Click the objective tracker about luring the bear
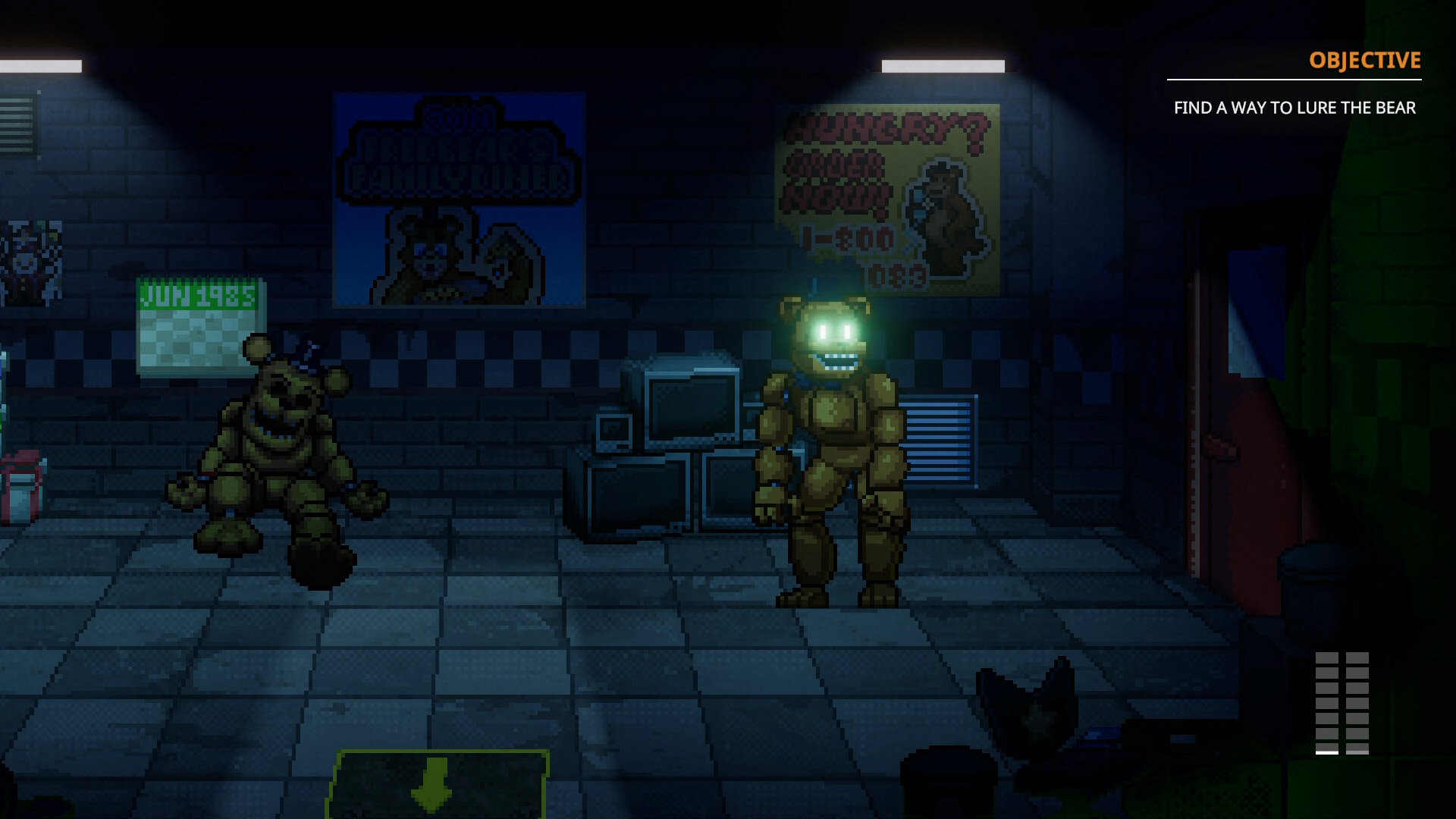The width and height of the screenshot is (1456, 819). (1294, 108)
